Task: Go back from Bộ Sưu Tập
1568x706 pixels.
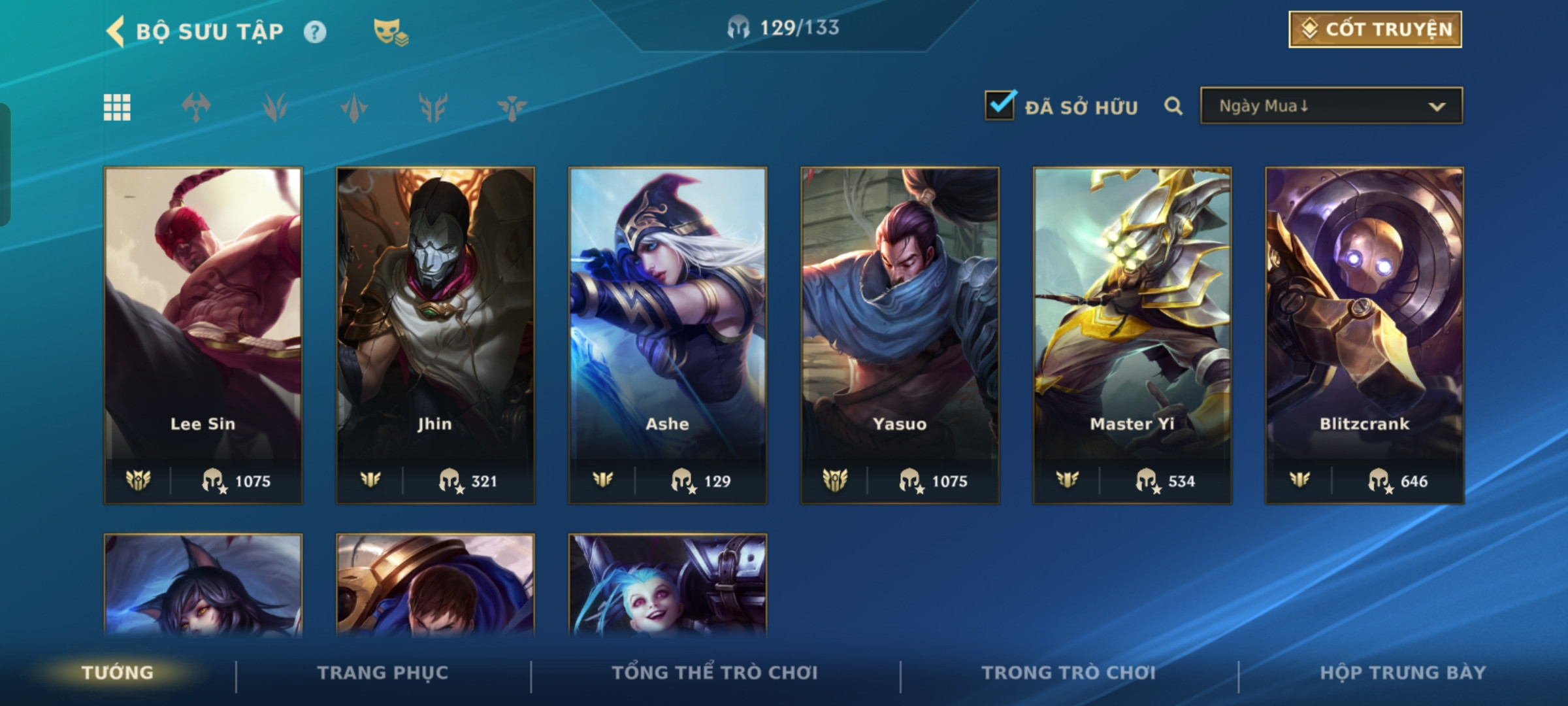Action: pyautogui.click(x=116, y=31)
